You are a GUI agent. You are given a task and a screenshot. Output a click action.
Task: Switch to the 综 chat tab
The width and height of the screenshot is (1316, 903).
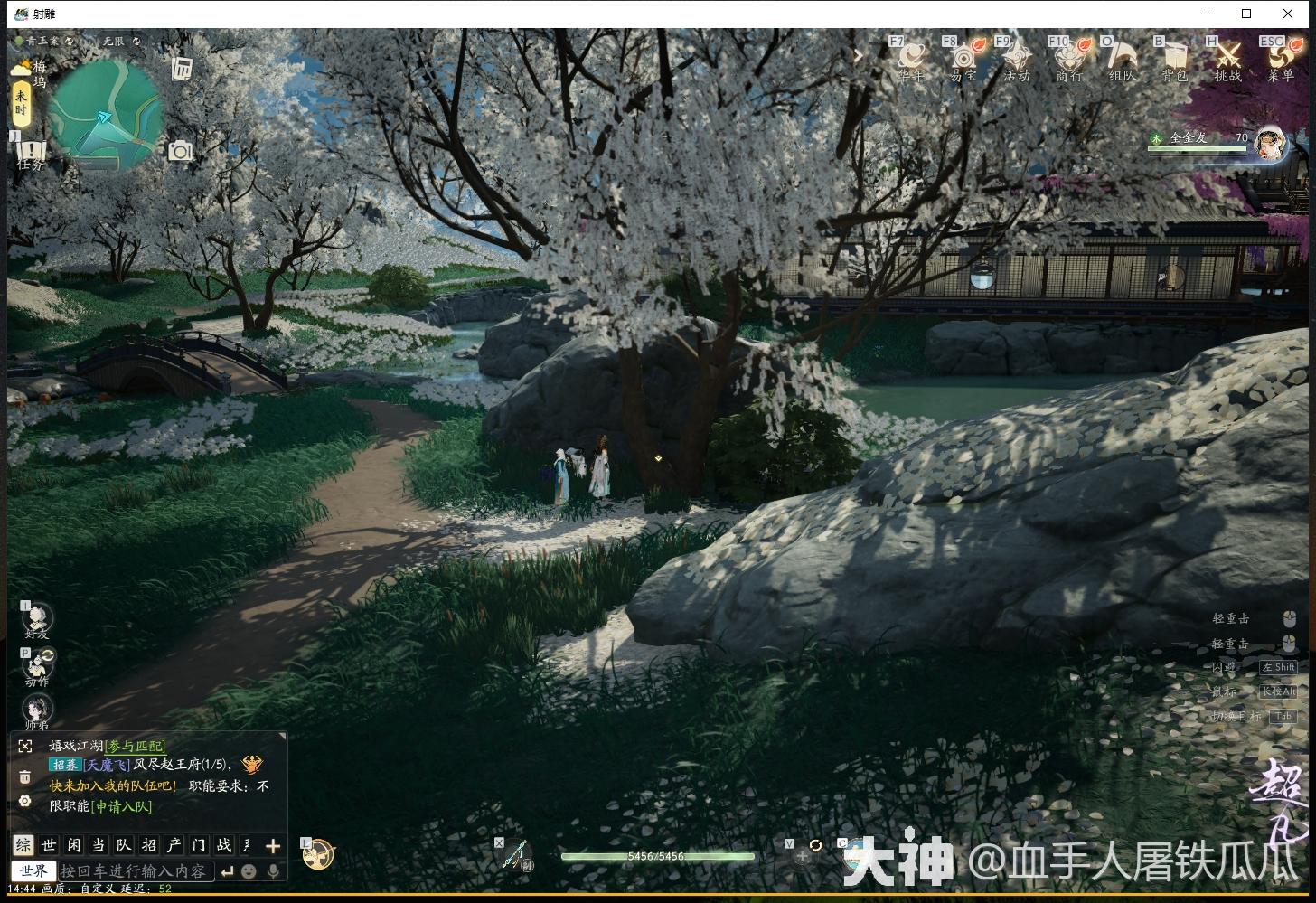click(x=24, y=846)
